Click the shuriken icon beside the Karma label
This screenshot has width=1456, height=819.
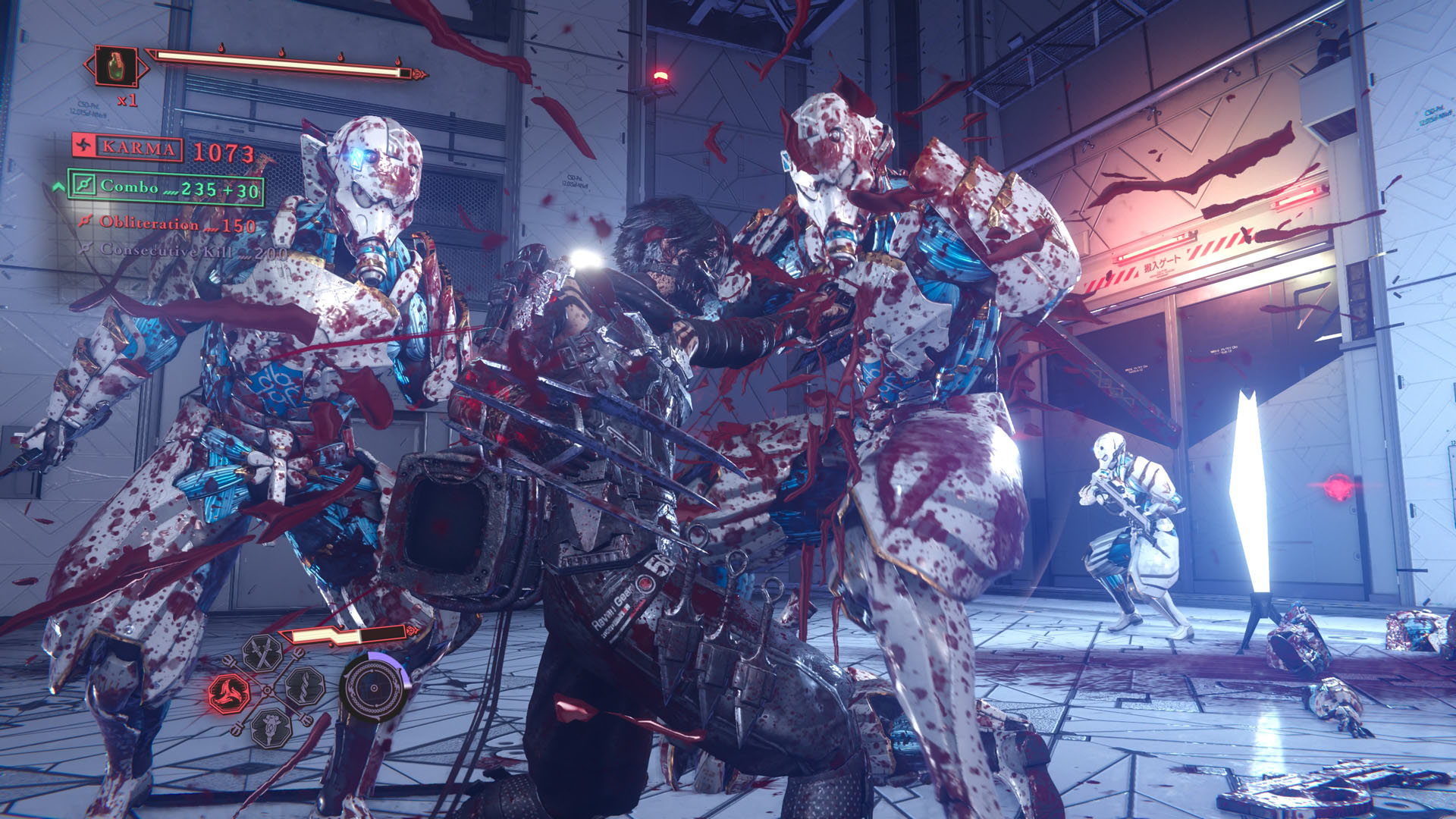(83, 149)
